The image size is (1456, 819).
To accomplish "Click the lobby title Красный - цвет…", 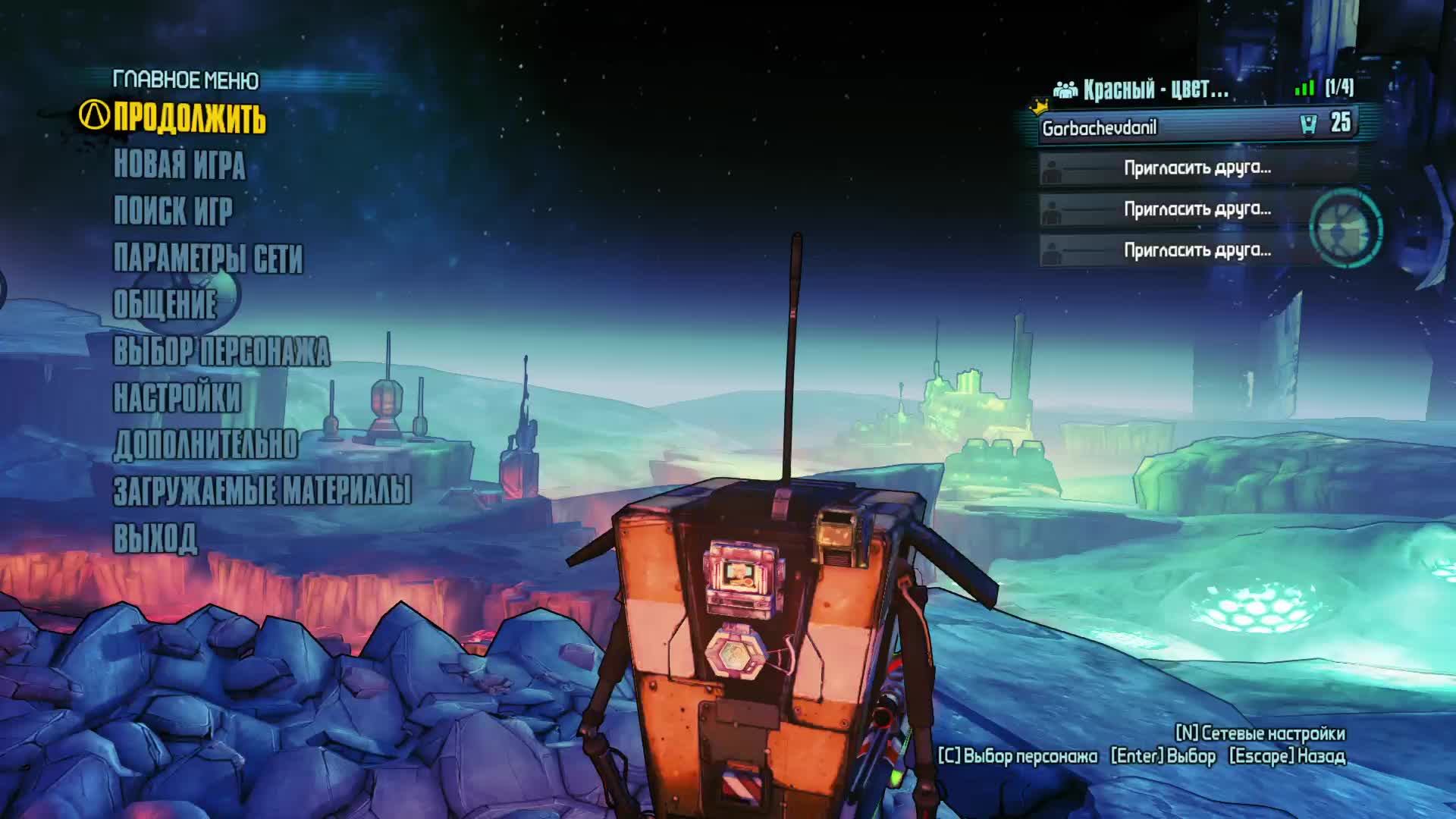I will (x=1155, y=89).
